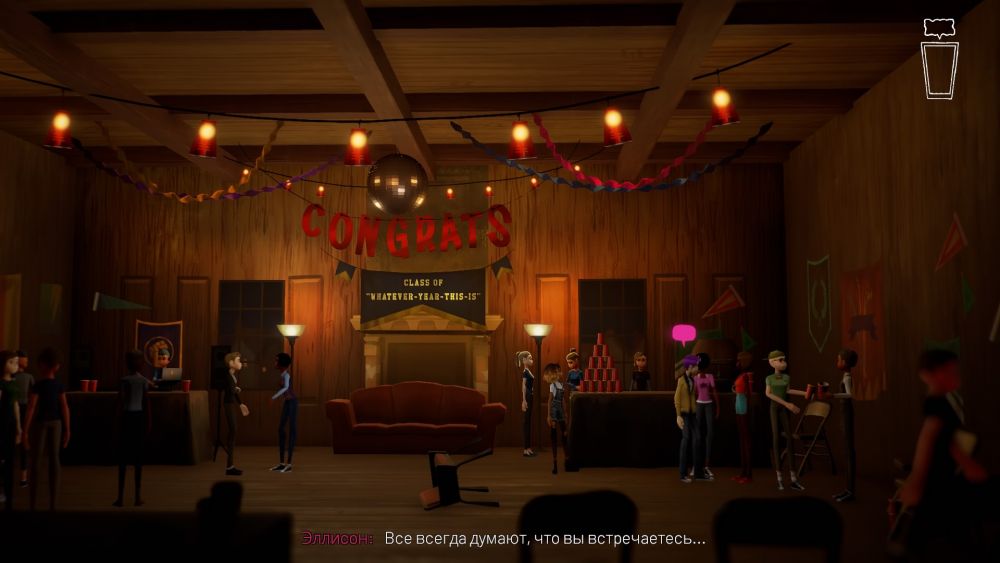Click the empty drink glass icon
The height and width of the screenshot is (563, 1000).
[x=939, y=69]
